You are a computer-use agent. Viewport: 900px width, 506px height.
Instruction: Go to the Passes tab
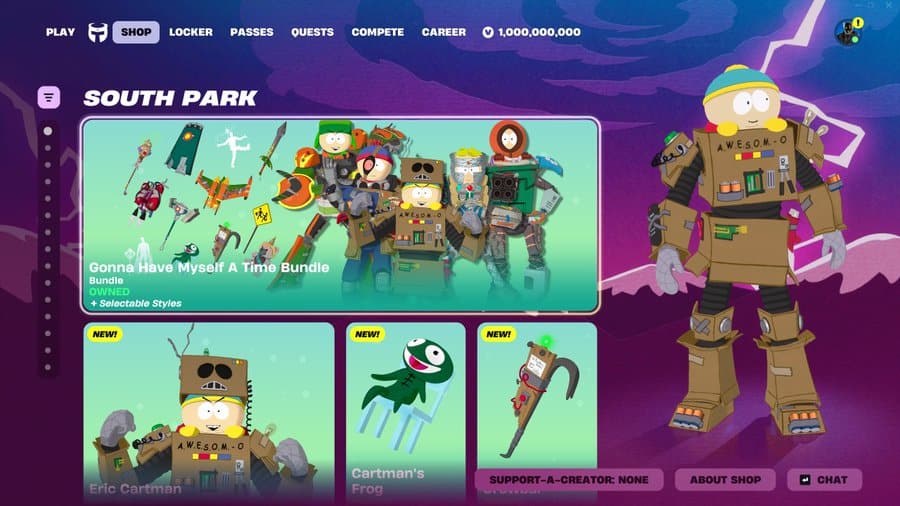coord(252,32)
